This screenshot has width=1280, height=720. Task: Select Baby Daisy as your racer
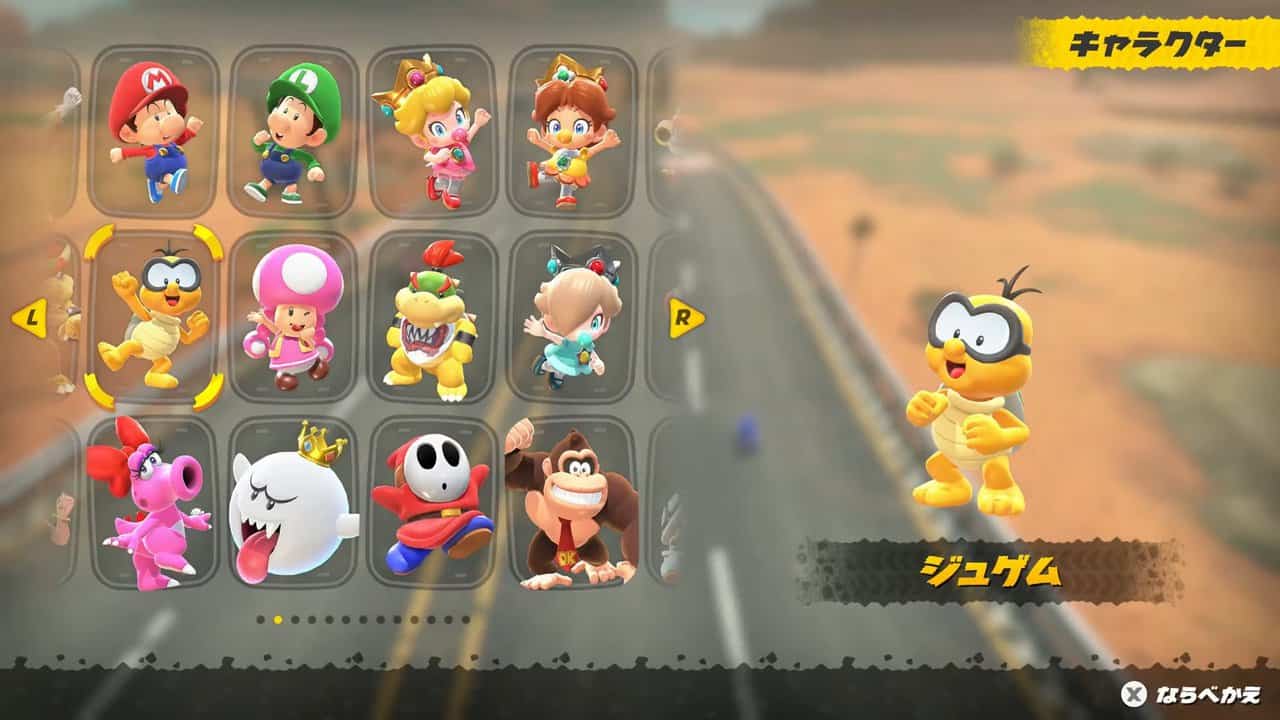(x=572, y=131)
